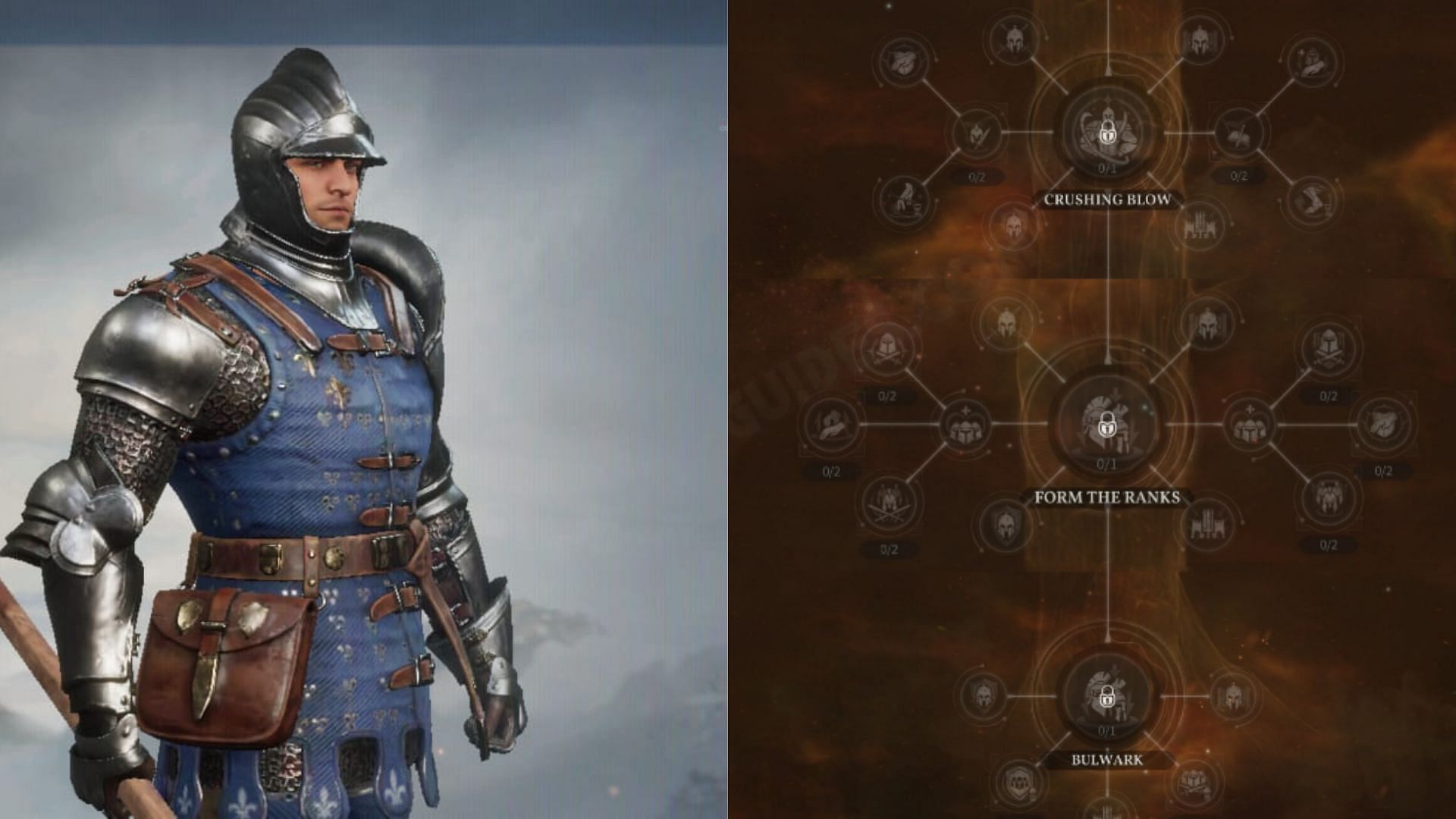Screen dimensions: 1456x819
Task: Select the helmet-on-shield node left of Bulwark
Action: [983, 695]
